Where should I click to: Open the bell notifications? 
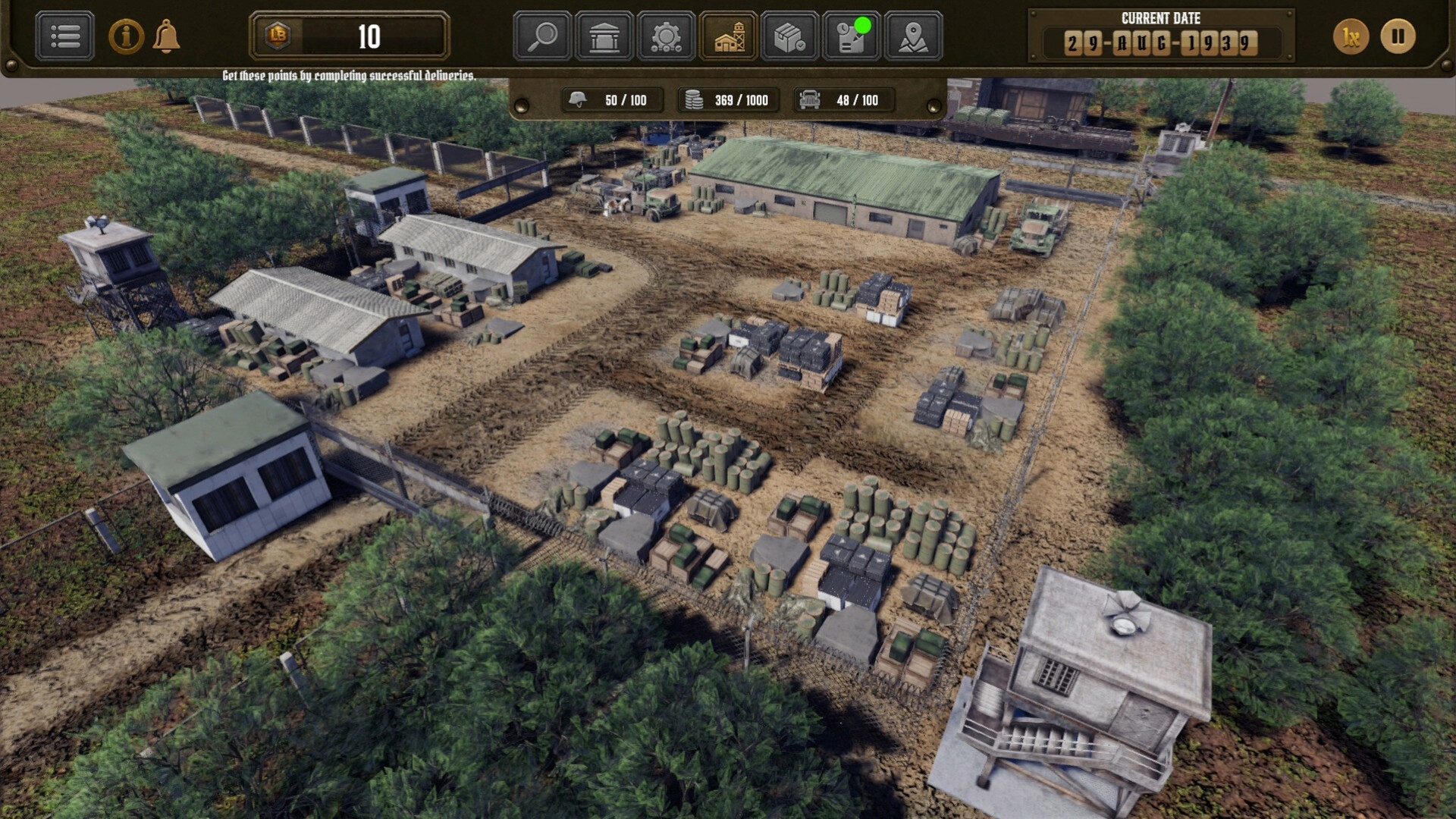166,36
